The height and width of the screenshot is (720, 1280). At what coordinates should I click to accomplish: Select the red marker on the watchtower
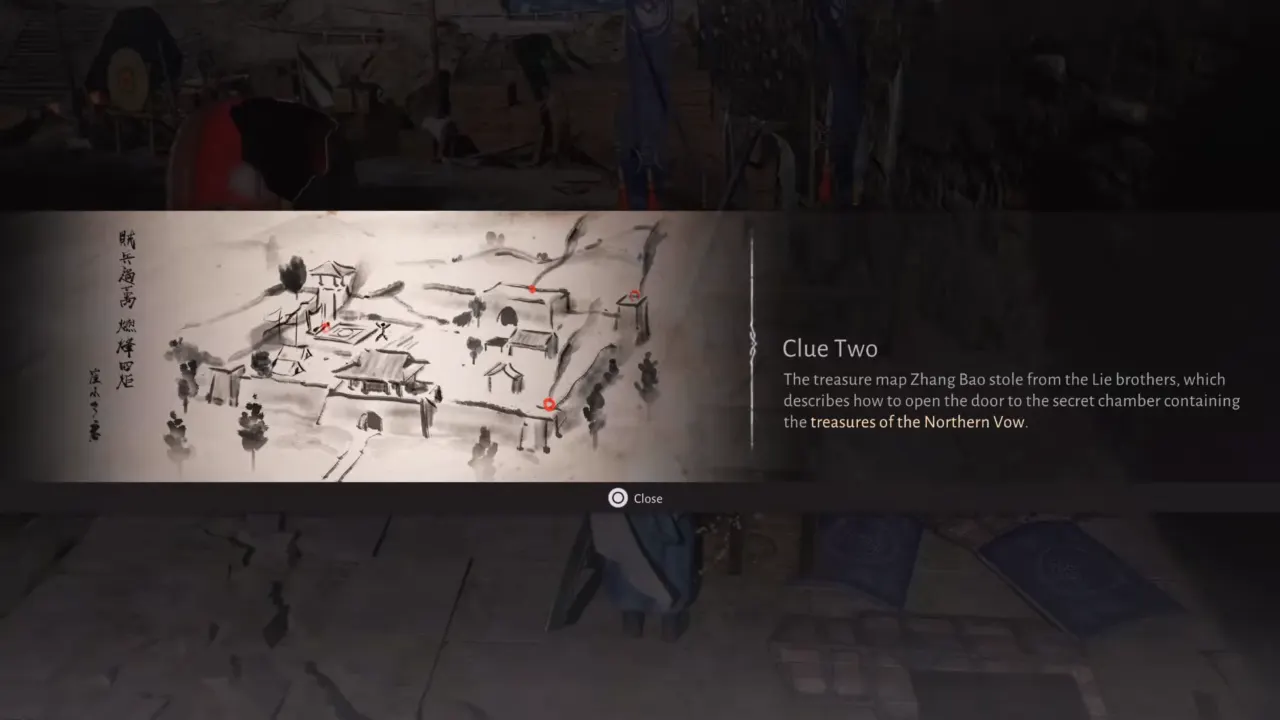click(634, 294)
